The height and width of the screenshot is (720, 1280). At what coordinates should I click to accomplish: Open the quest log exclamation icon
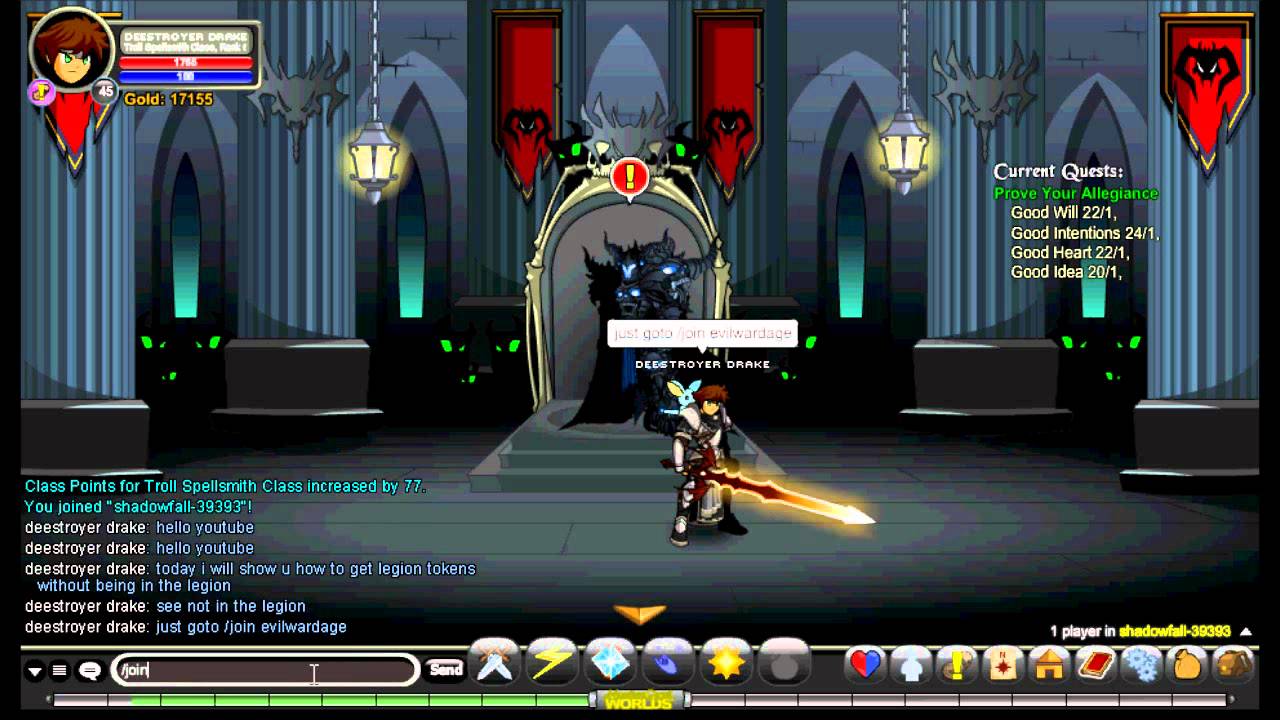[x=957, y=664]
